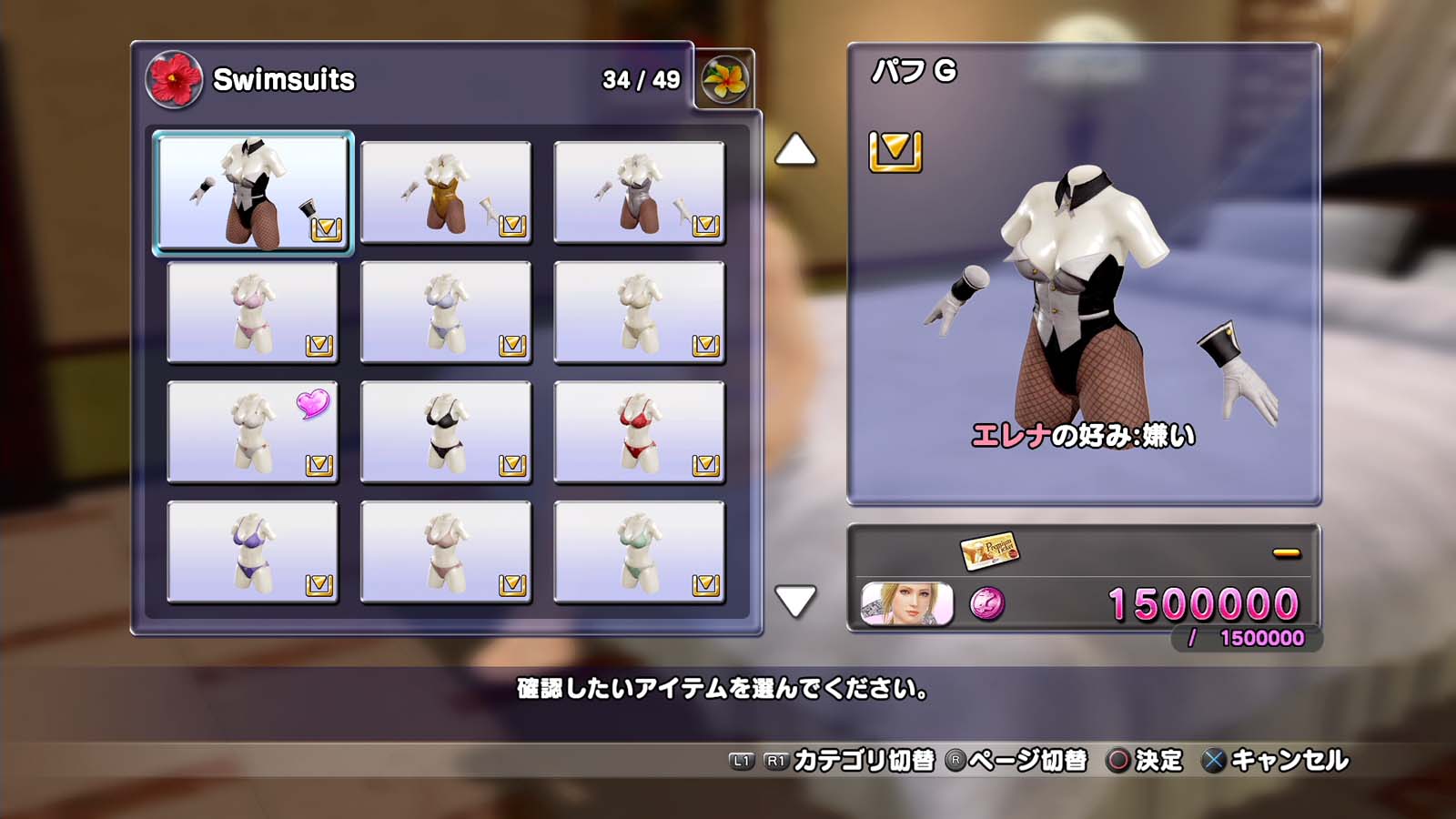
Task: Select the black bikini tile
Action: [x=446, y=432]
